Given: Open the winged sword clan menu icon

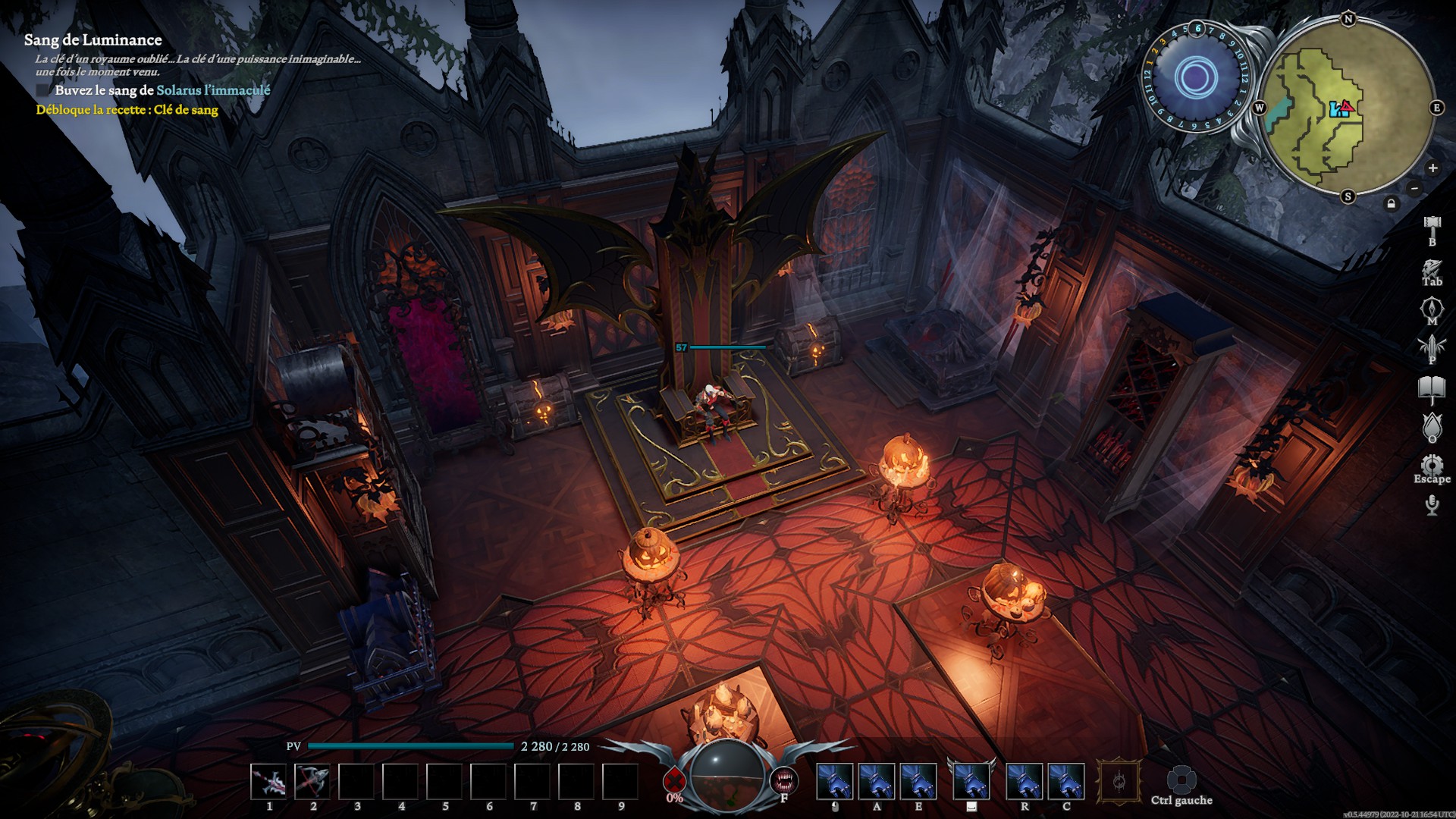Looking at the screenshot, I should point(1432,347).
